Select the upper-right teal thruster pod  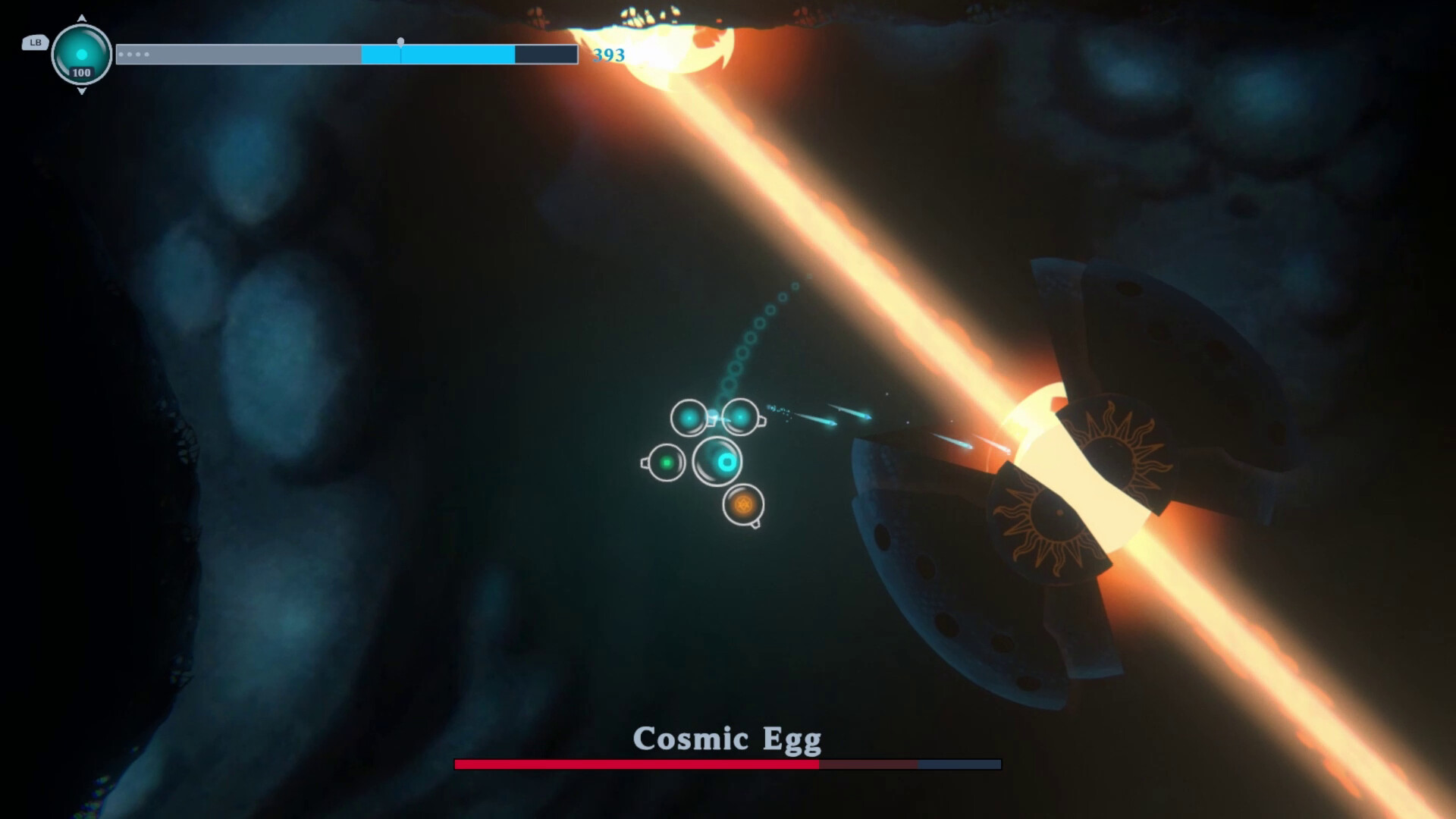click(739, 416)
